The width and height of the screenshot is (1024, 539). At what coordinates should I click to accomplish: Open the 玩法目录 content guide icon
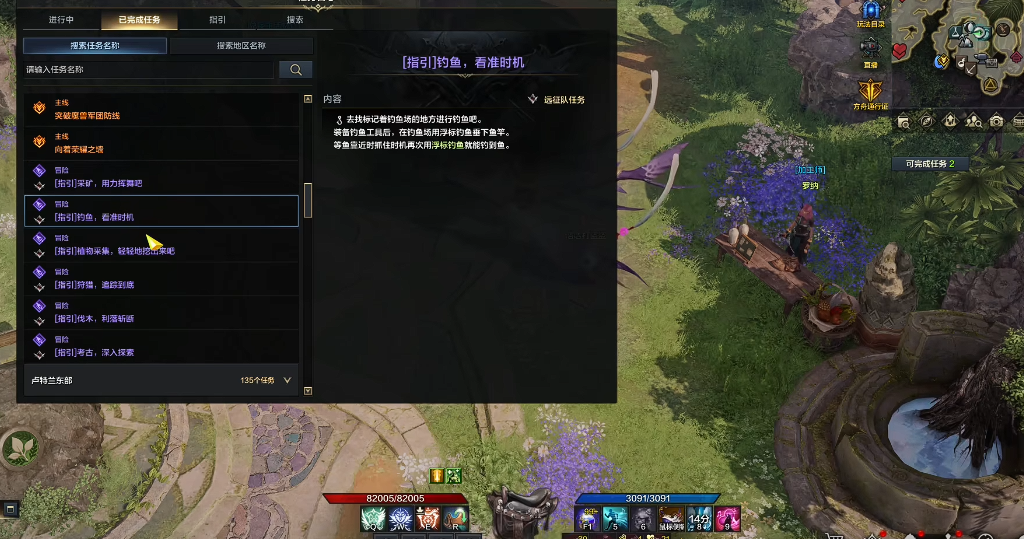870,11
